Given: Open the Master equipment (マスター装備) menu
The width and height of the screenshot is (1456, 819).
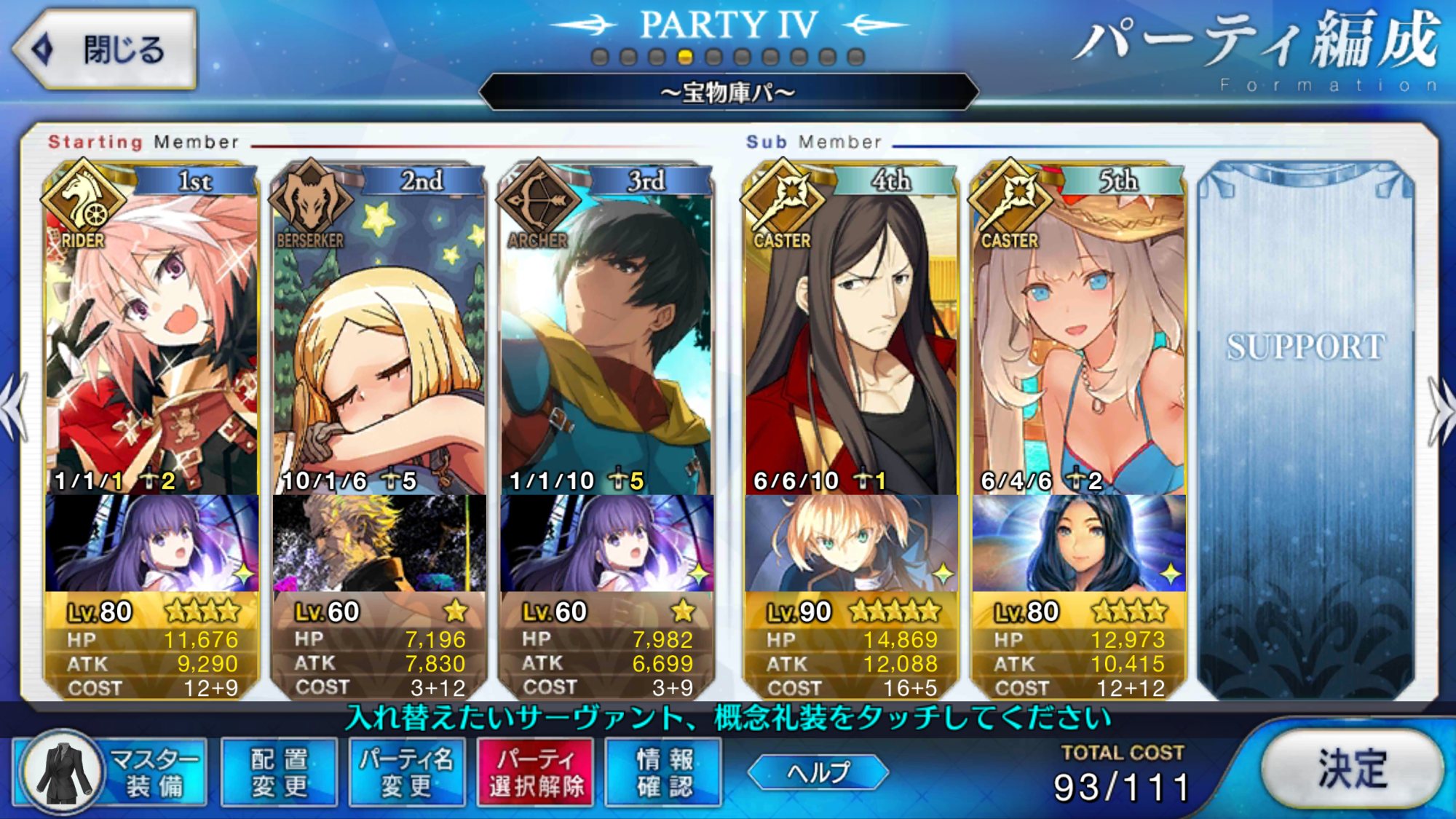Looking at the screenshot, I should [111, 773].
